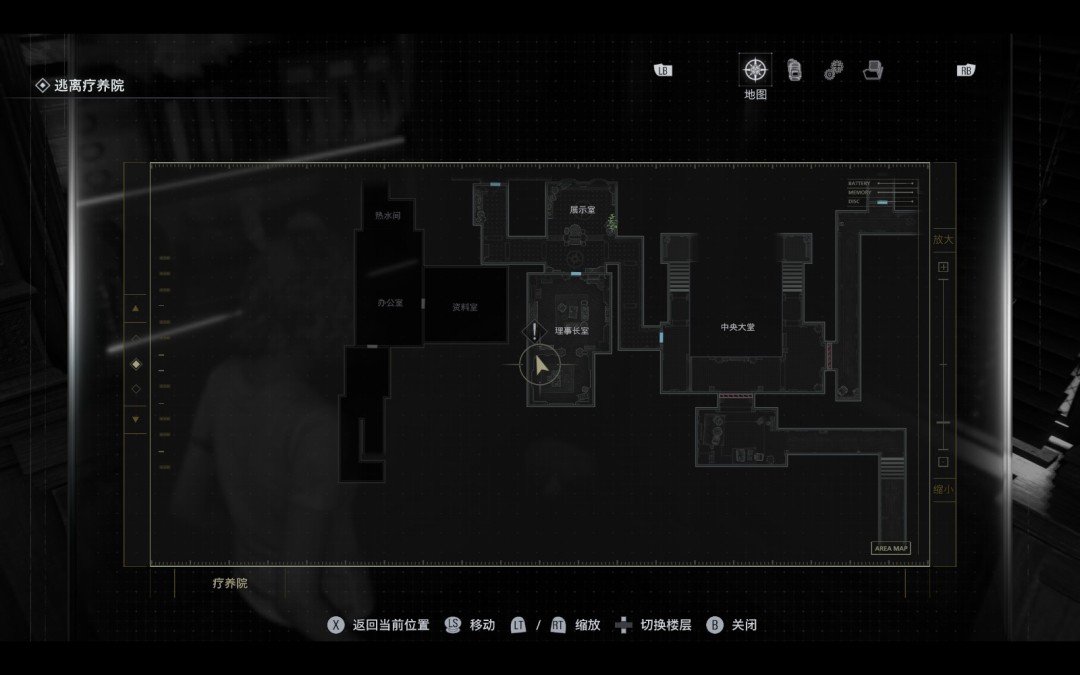Screen dimensions: 1080x675
Task: Click the 资料室 room on the map
Action: (465, 307)
